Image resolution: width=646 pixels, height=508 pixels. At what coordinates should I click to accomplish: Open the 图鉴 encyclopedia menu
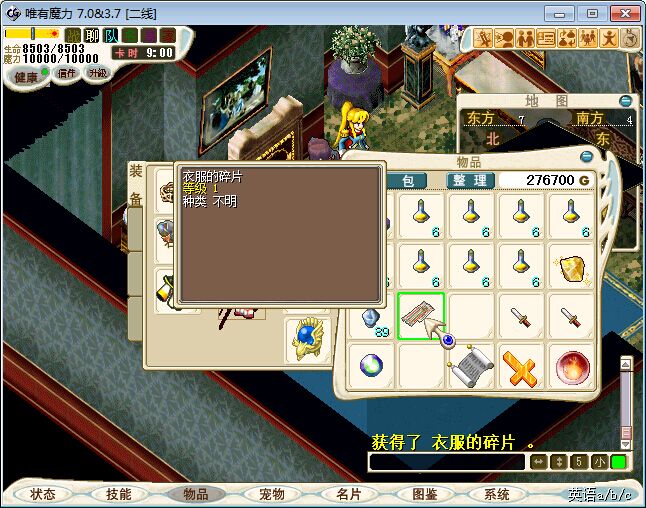[424, 494]
